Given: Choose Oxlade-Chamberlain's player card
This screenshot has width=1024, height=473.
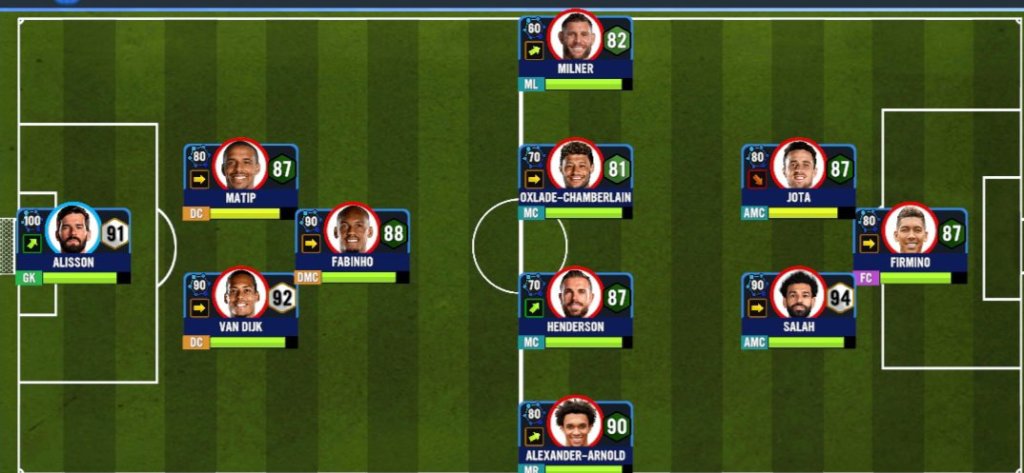Looking at the screenshot, I should (x=575, y=176).
